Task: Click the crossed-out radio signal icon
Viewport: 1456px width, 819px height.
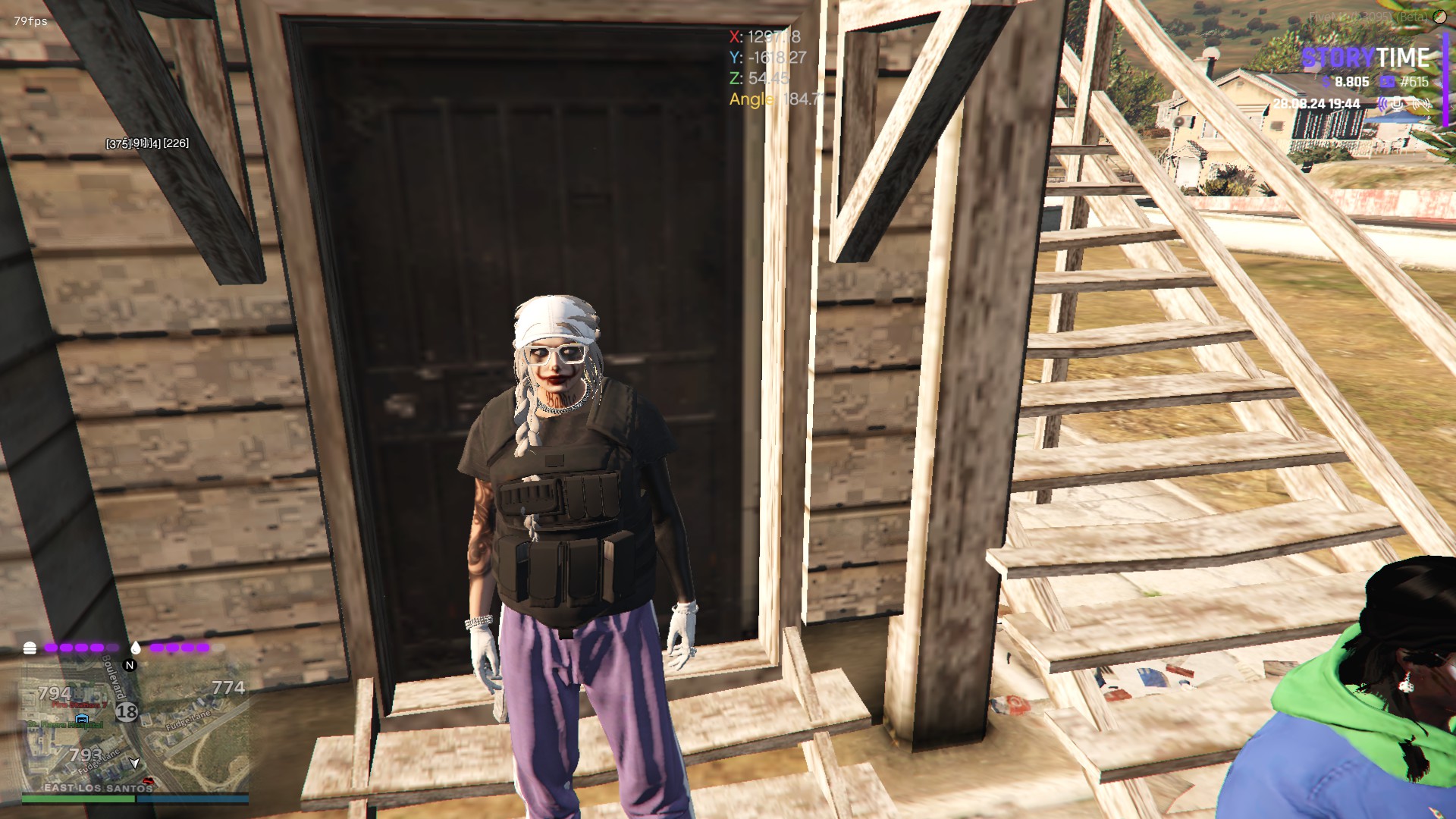Action: tap(1422, 104)
